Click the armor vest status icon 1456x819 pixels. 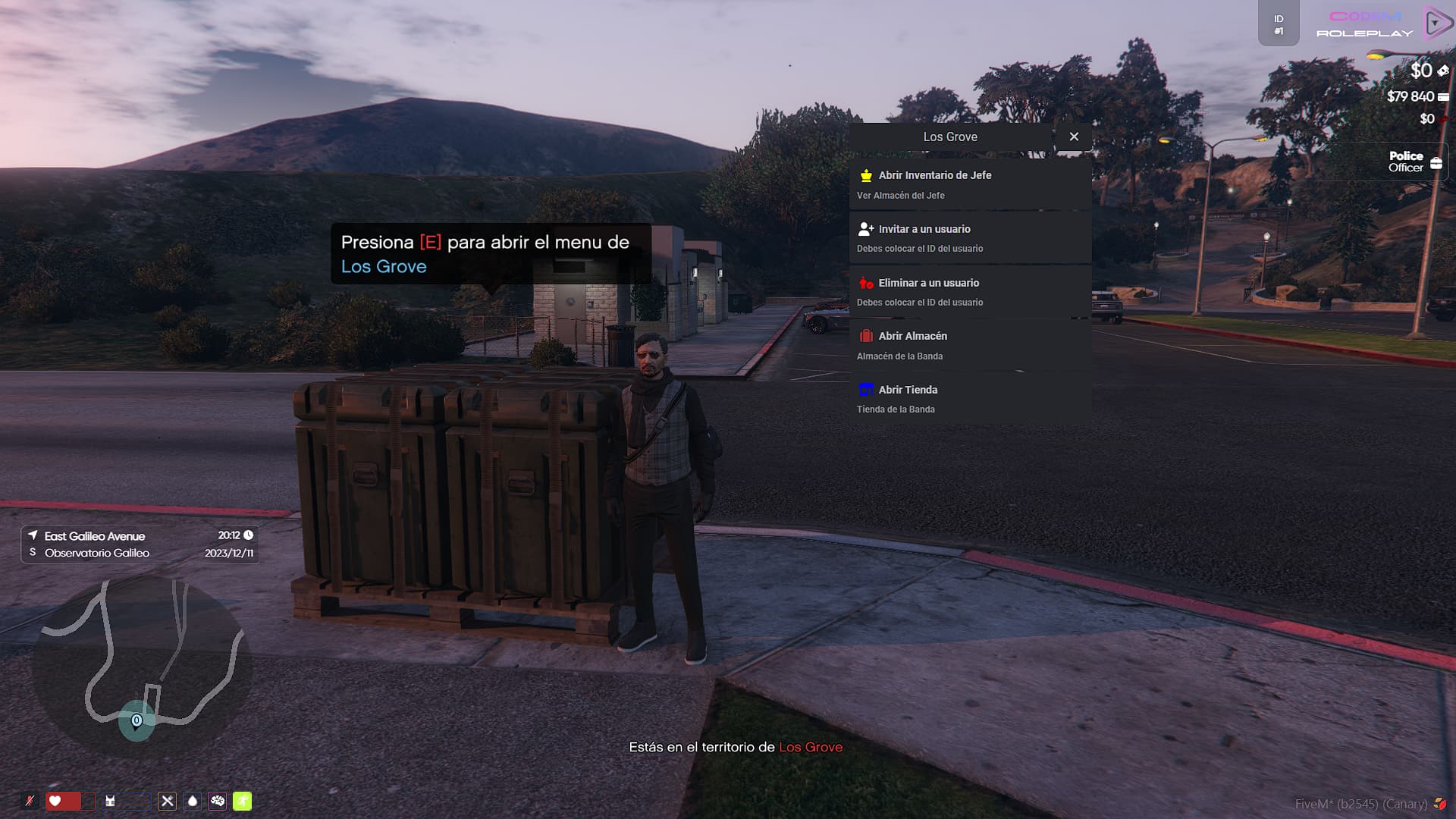click(111, 801)
